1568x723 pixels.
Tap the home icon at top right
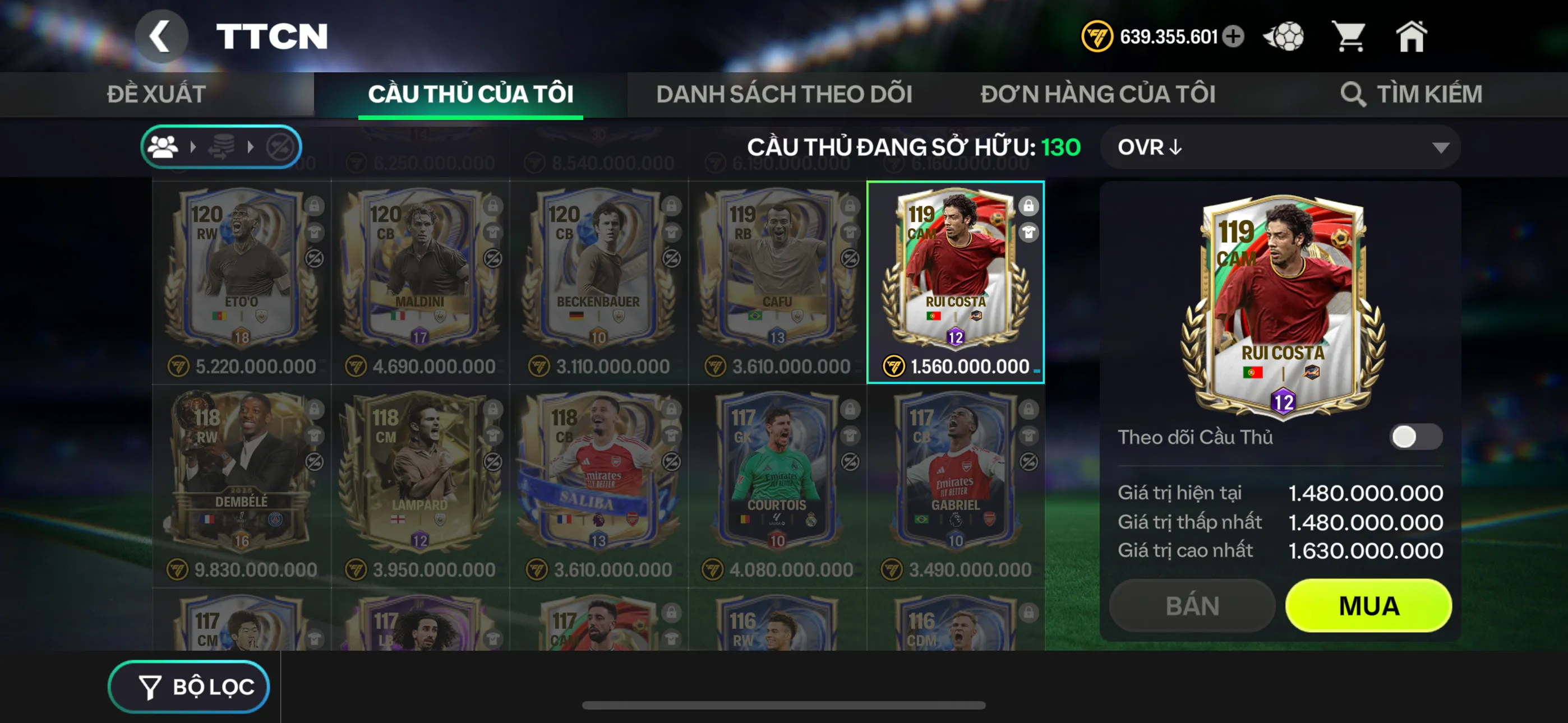[1412, 36]
